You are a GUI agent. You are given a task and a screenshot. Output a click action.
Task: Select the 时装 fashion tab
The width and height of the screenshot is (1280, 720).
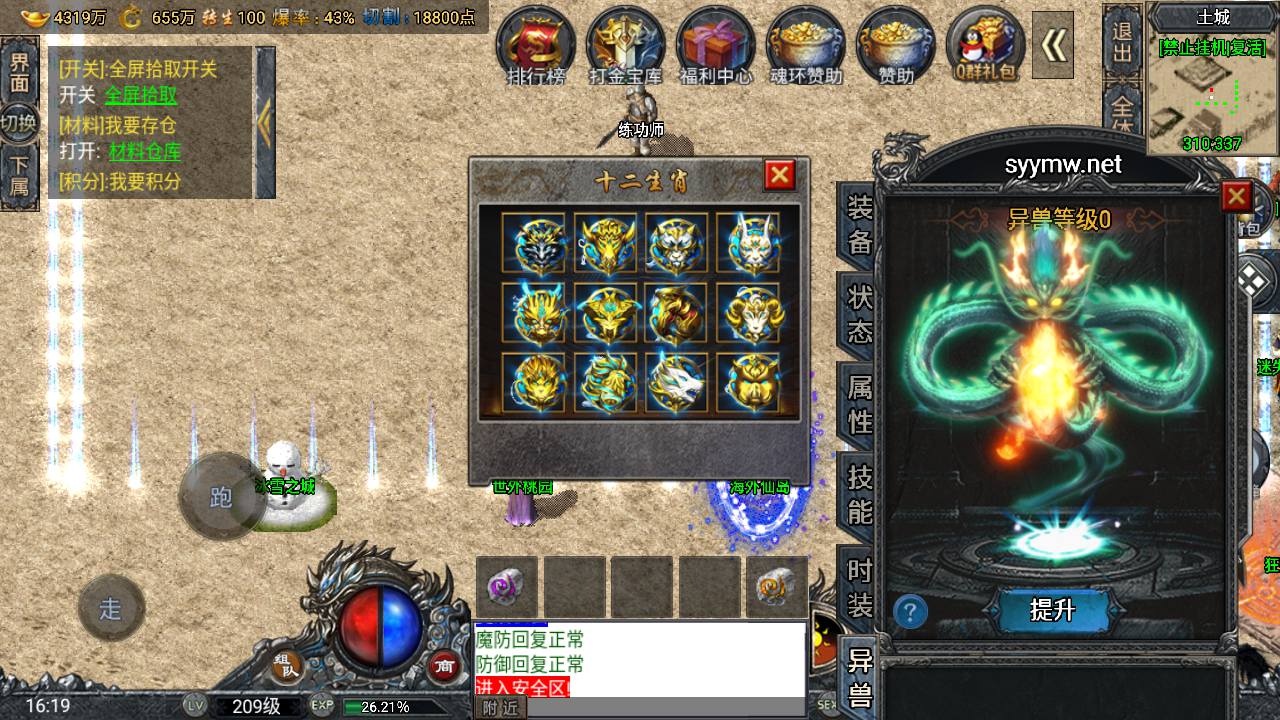860,587
